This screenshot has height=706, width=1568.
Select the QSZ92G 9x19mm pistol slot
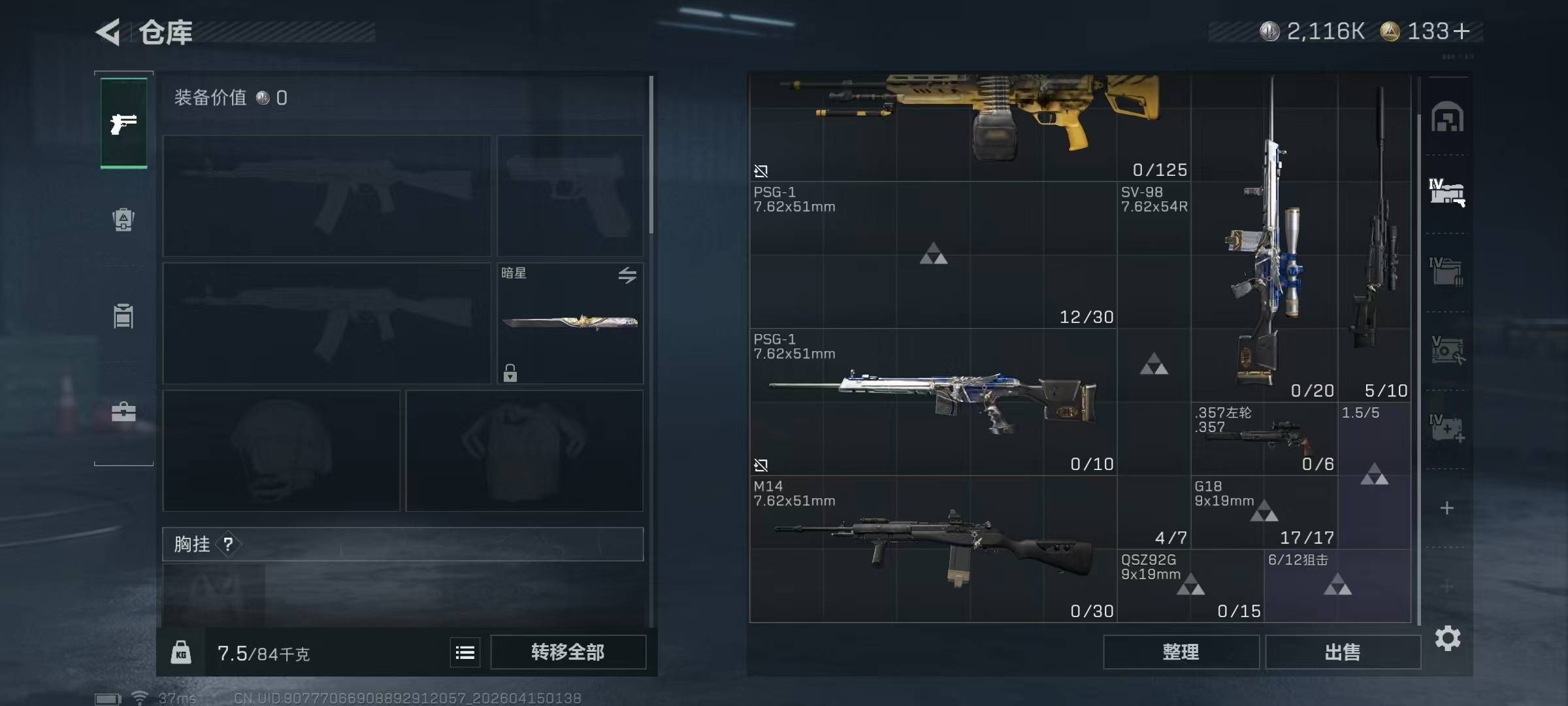[1190, 585]
